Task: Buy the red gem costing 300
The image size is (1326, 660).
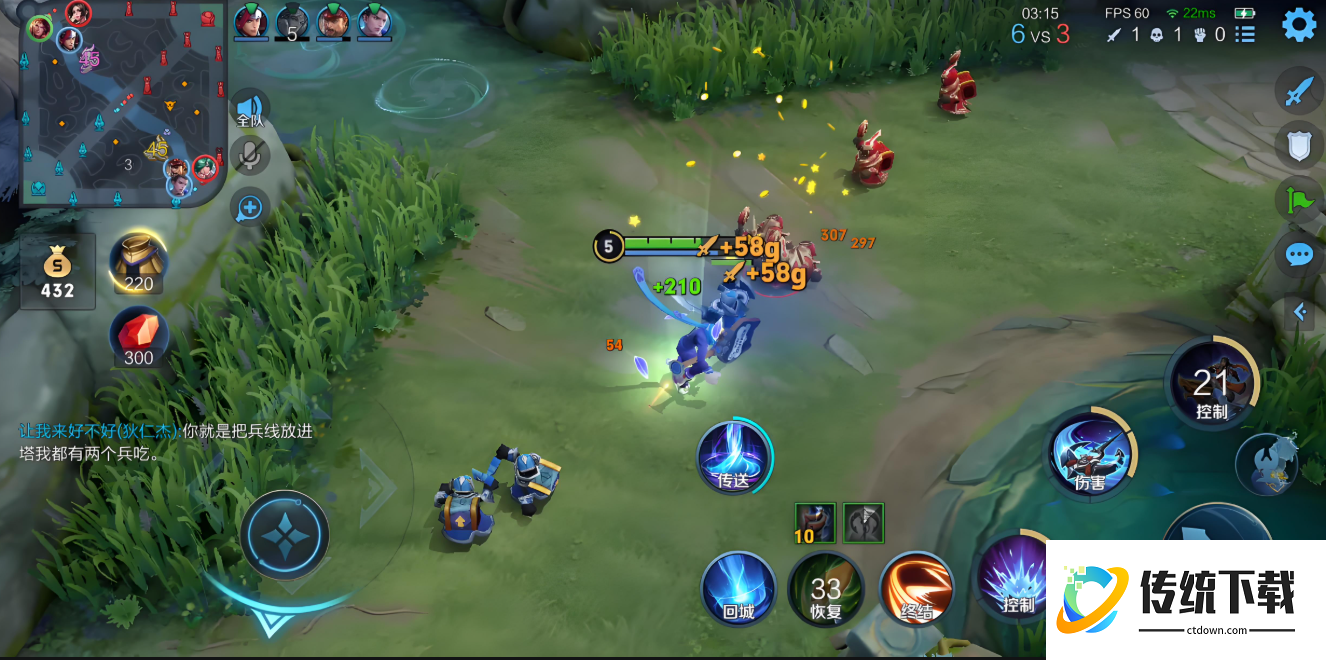Action: (x=139, y=338)
